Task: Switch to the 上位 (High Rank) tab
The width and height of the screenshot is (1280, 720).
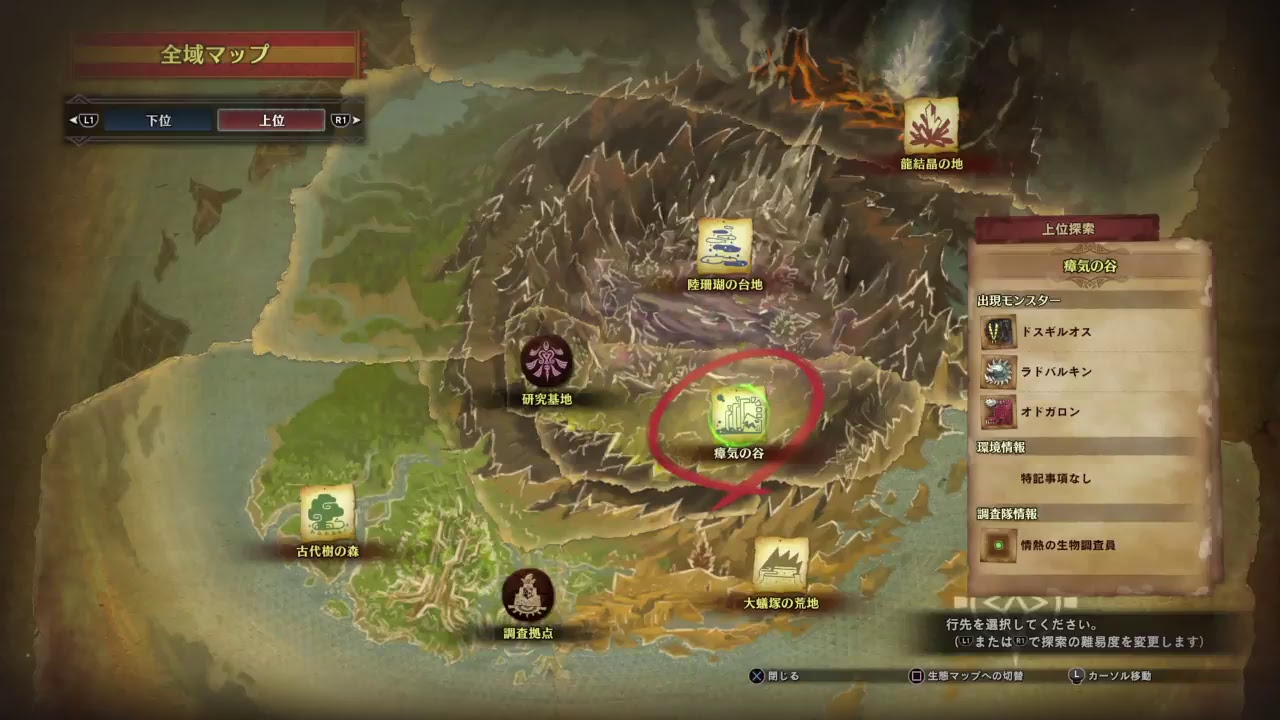Action: point(270,119)
